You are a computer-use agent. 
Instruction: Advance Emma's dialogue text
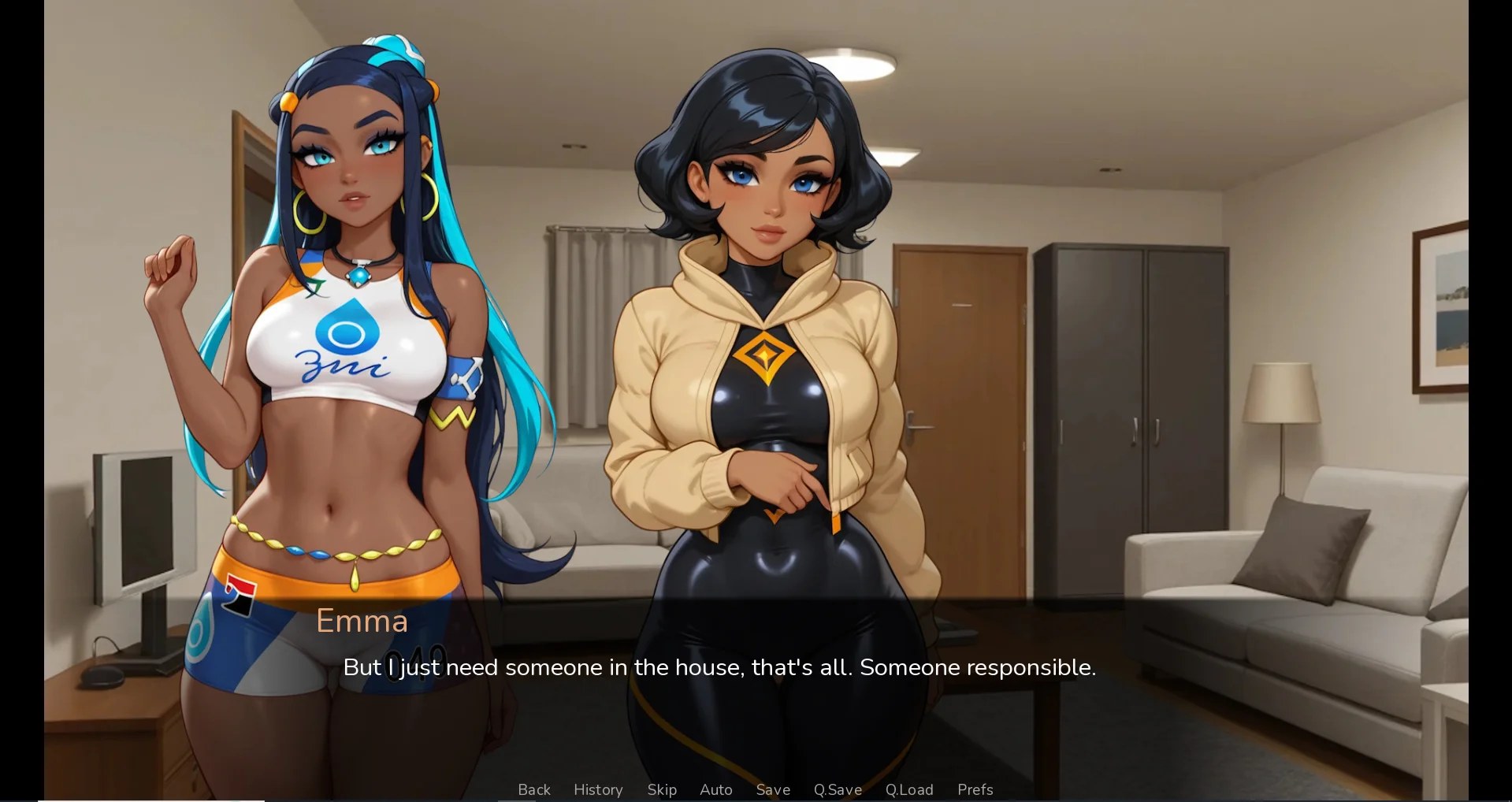point(719,668)
